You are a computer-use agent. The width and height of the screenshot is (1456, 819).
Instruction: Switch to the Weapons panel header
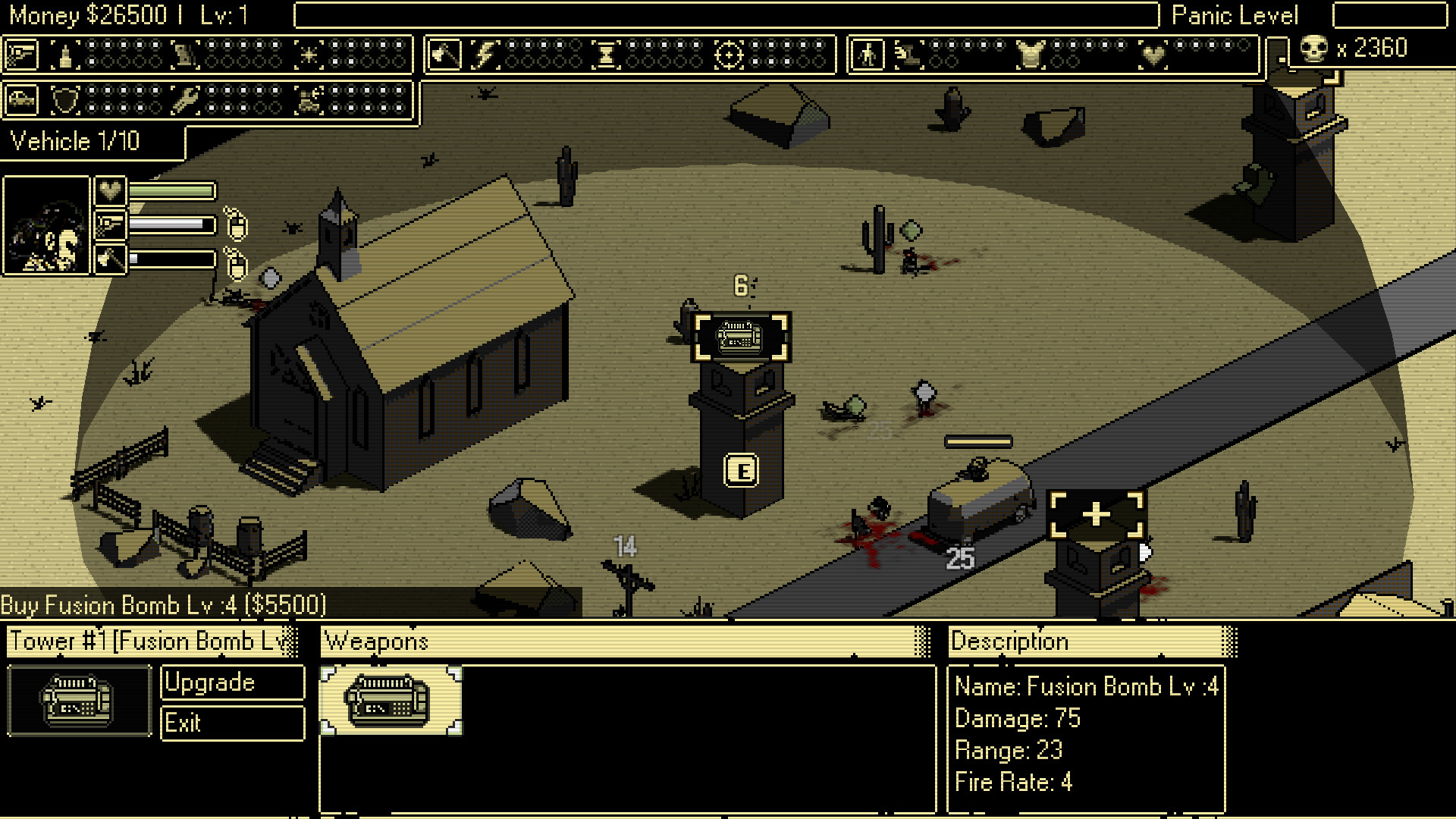click(x=377, y=641)
